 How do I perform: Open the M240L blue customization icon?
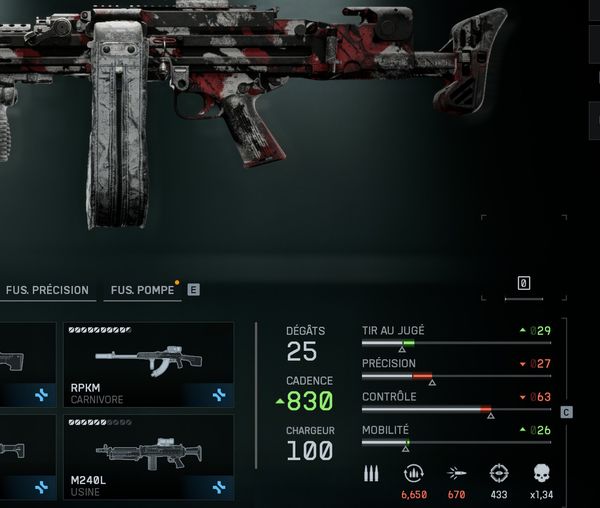click(x=218, y=487)
